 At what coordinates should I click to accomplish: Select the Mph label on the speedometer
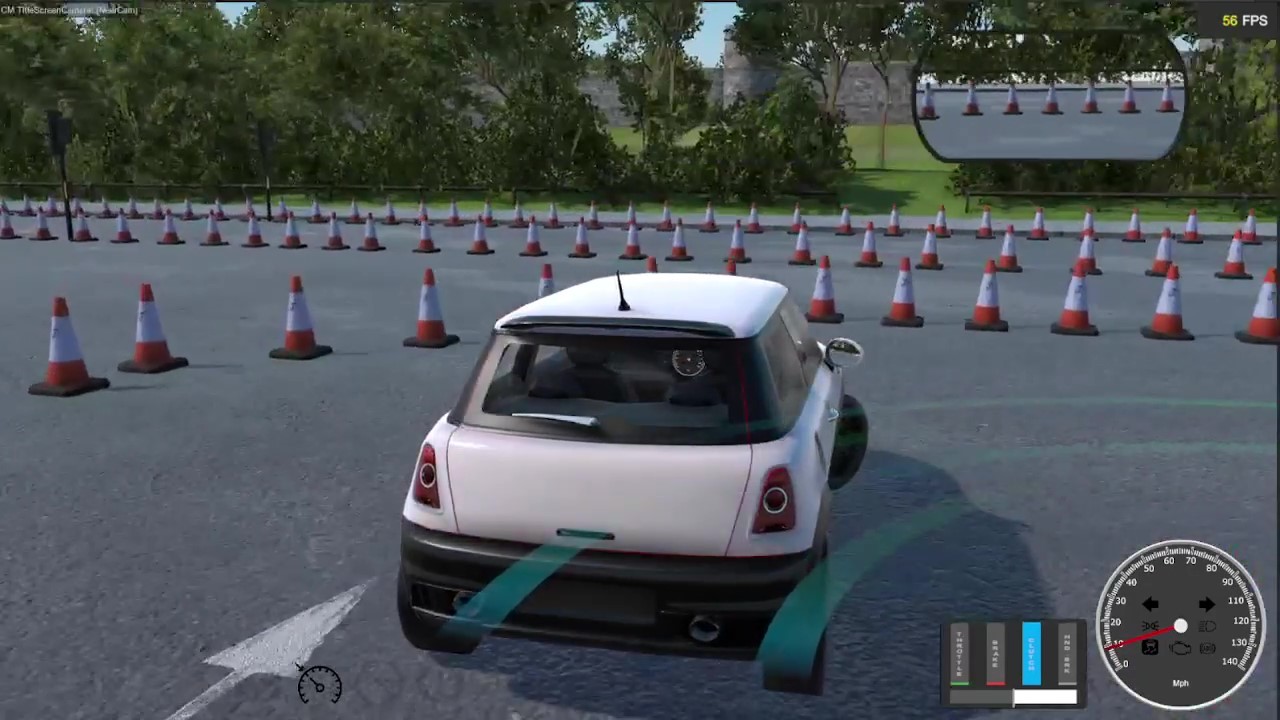pos(1181,682)
